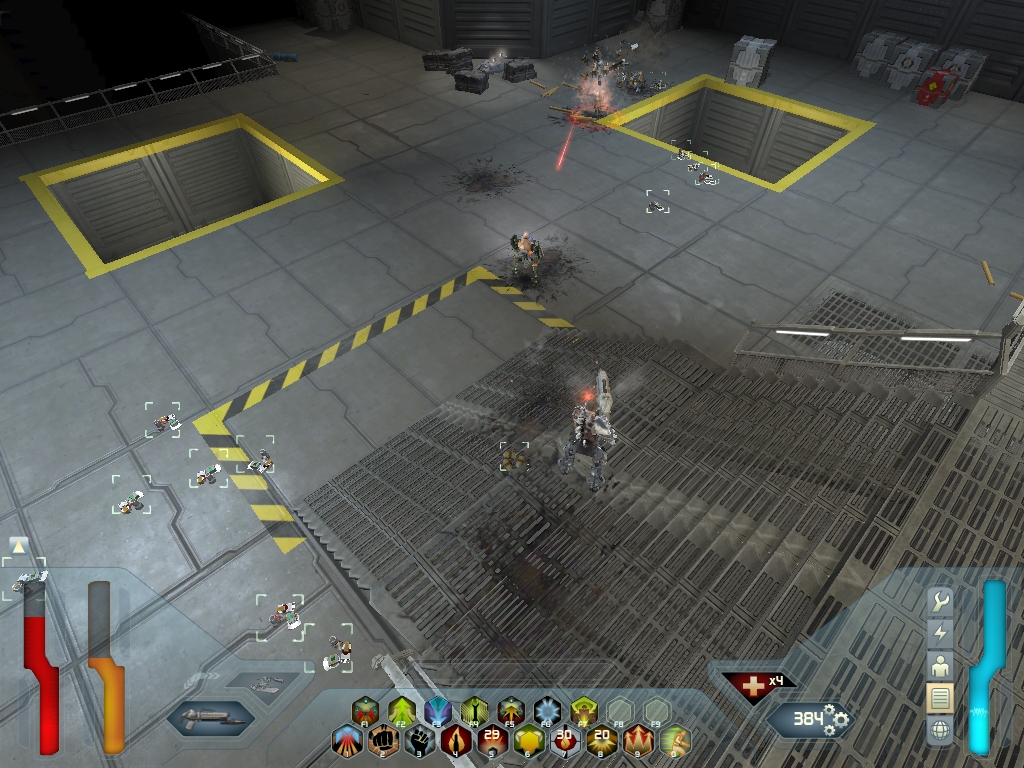Image resolution: width=1024 pixels, height=768 pixels.
Task: Activate the running figure sprint ability slot 0
Action: [x=674, y=741]
